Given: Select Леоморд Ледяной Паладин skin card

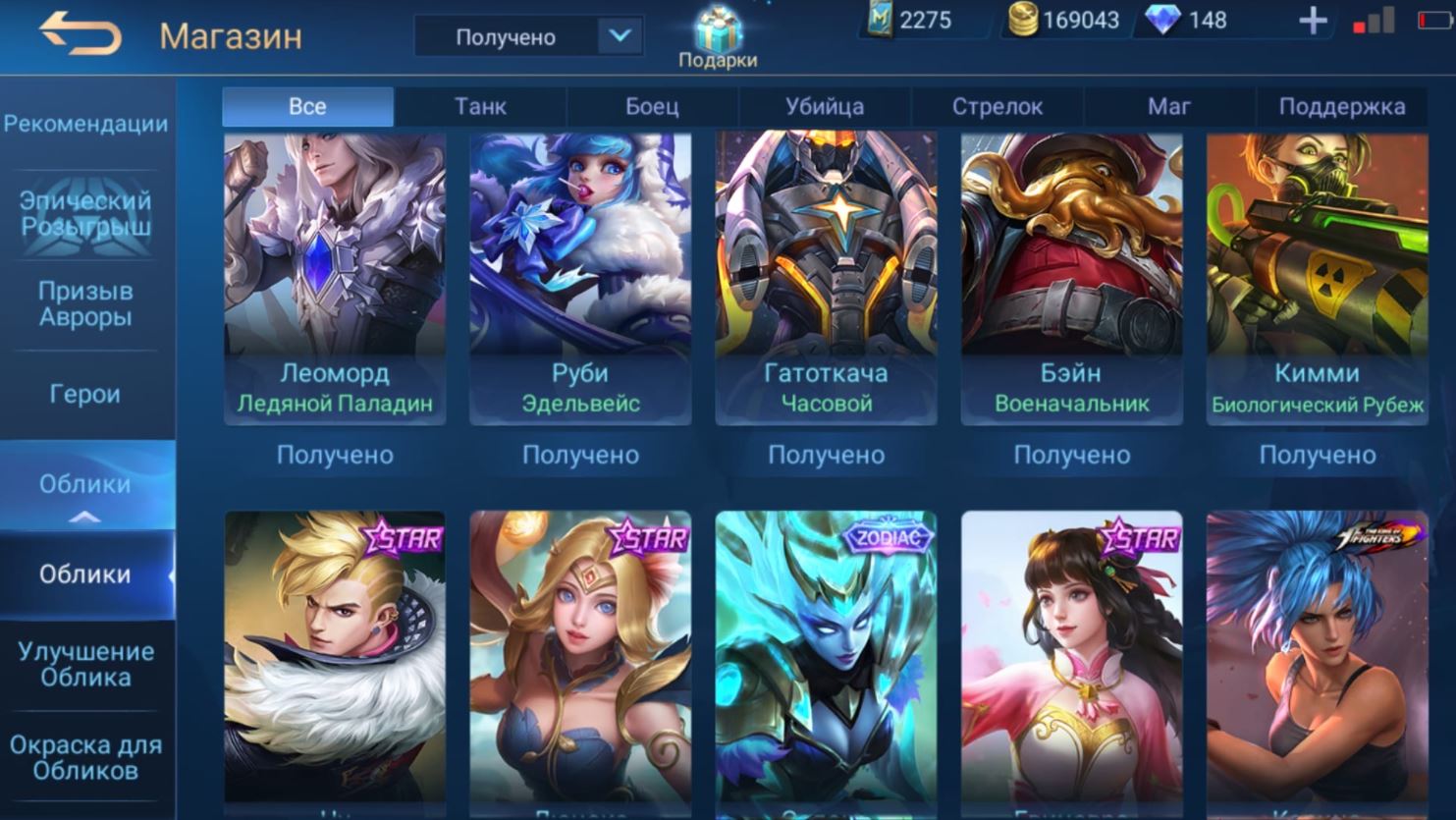Looking at the screenshot, I should (335, 278).
